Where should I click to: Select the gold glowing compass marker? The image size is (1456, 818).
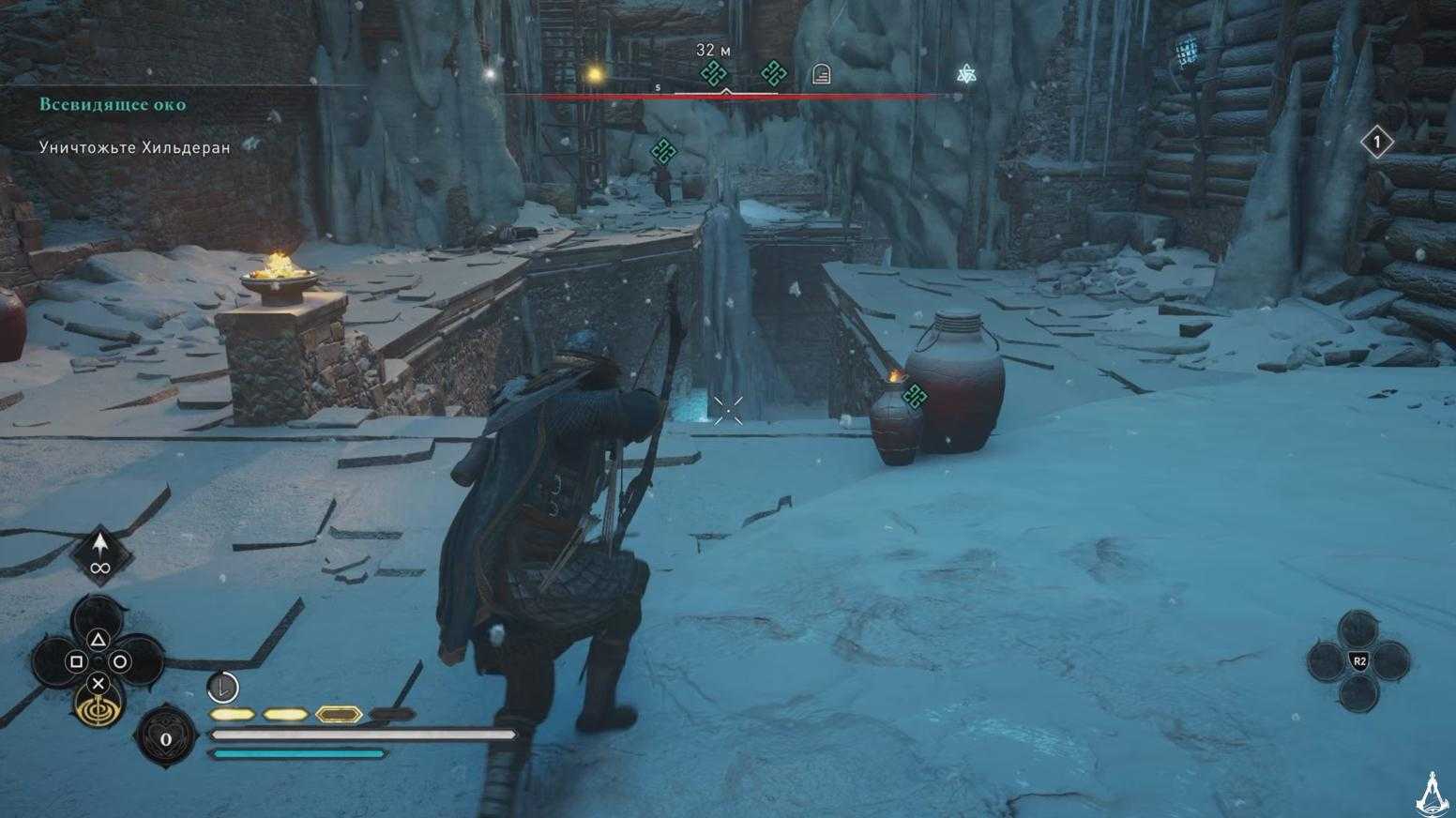593,73
